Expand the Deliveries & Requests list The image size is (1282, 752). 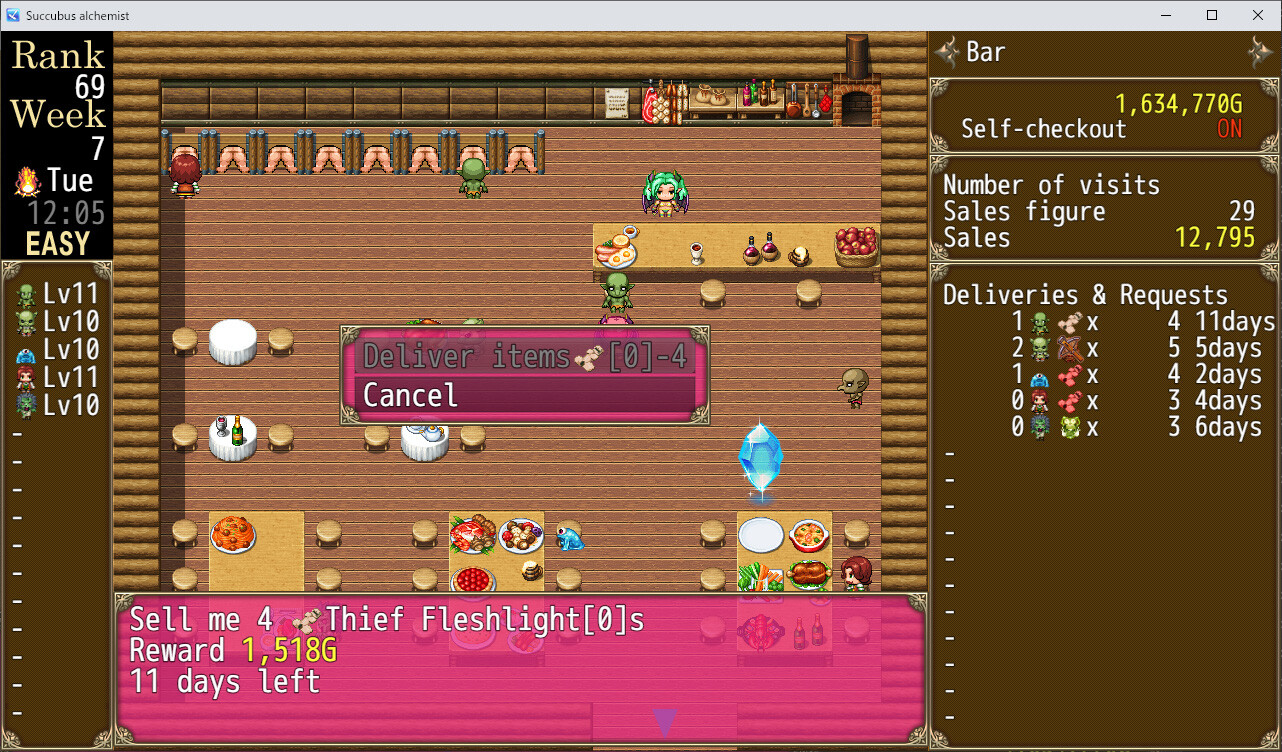coord(1084,295)
